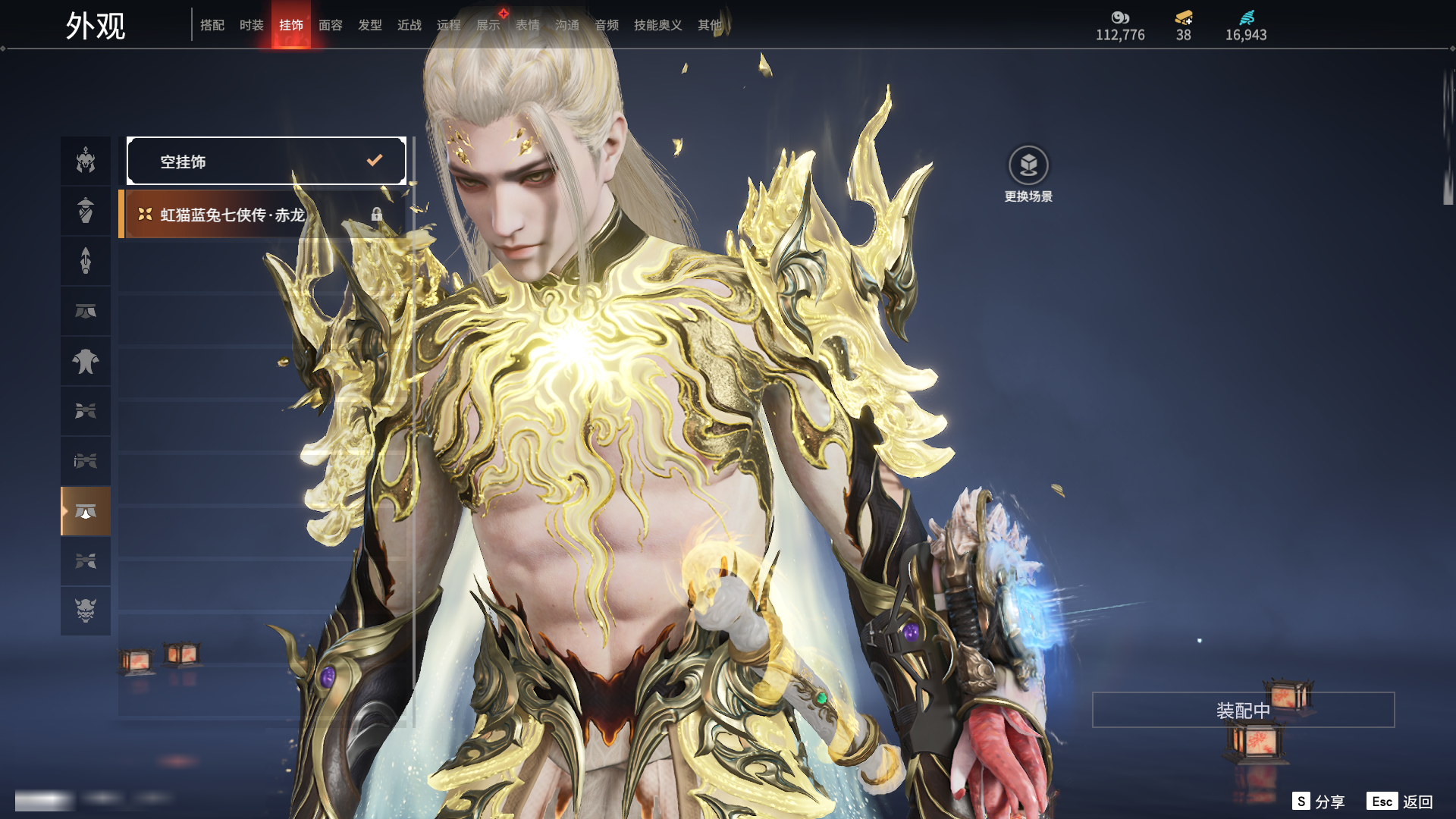Click the 装配中 equip button
The image size is (1456, 819).
pos(1243,711)
